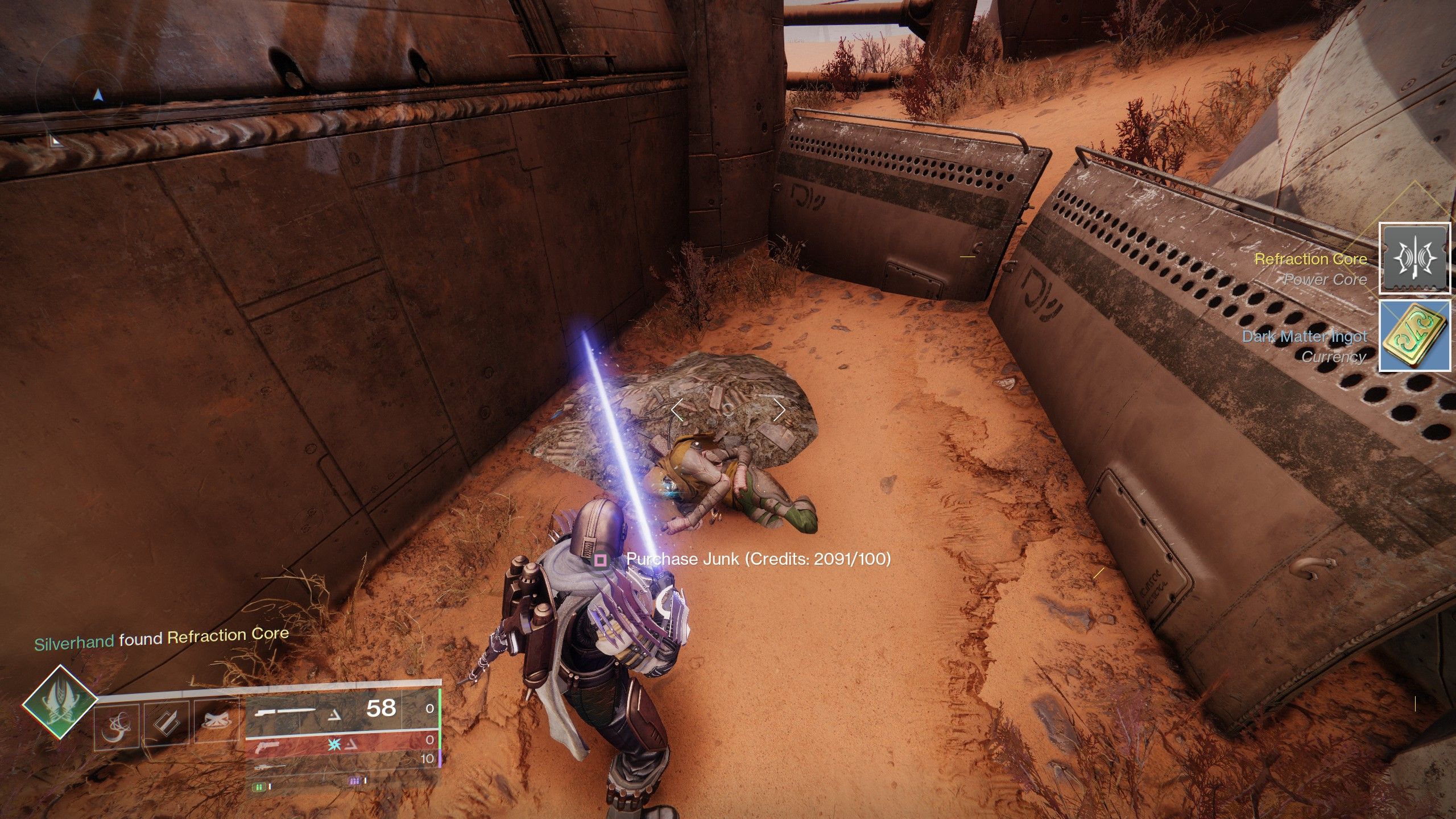The image size is (1456, 819).
Task: Open the Refraction Core loot icon
Action: coord(1414,259)
